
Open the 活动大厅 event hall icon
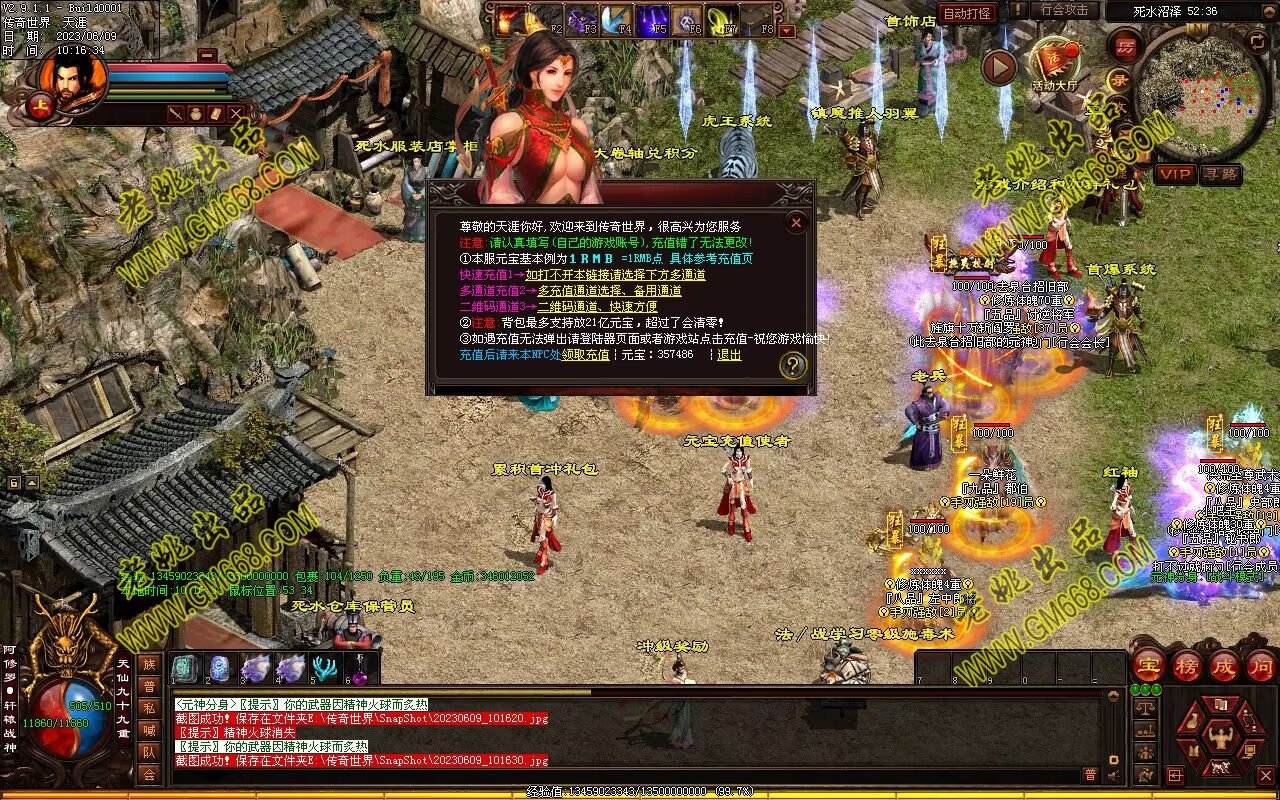tap(1054, 62)
